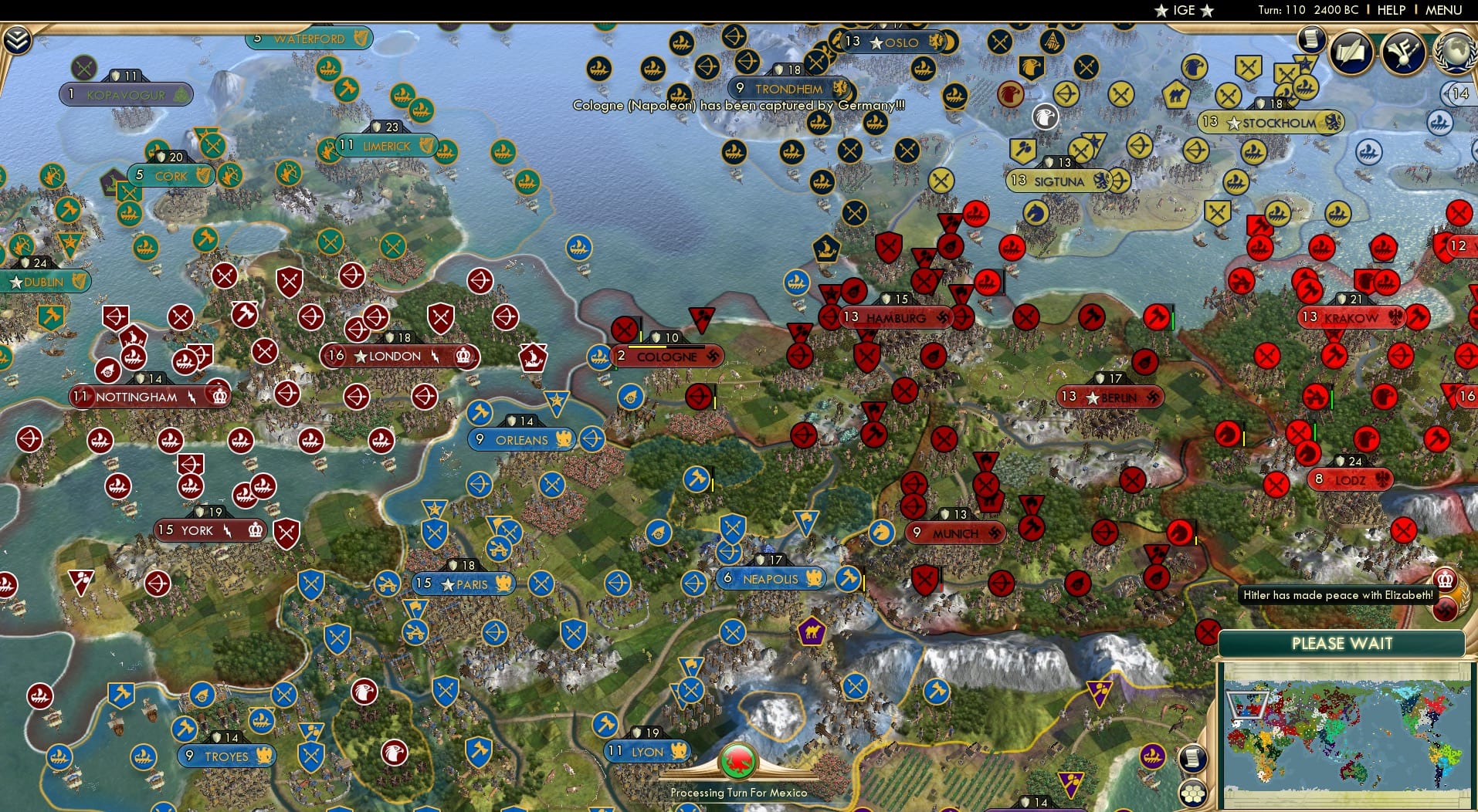
Task: Open the MENU item in top bar
Action: tap(1445, 10)
